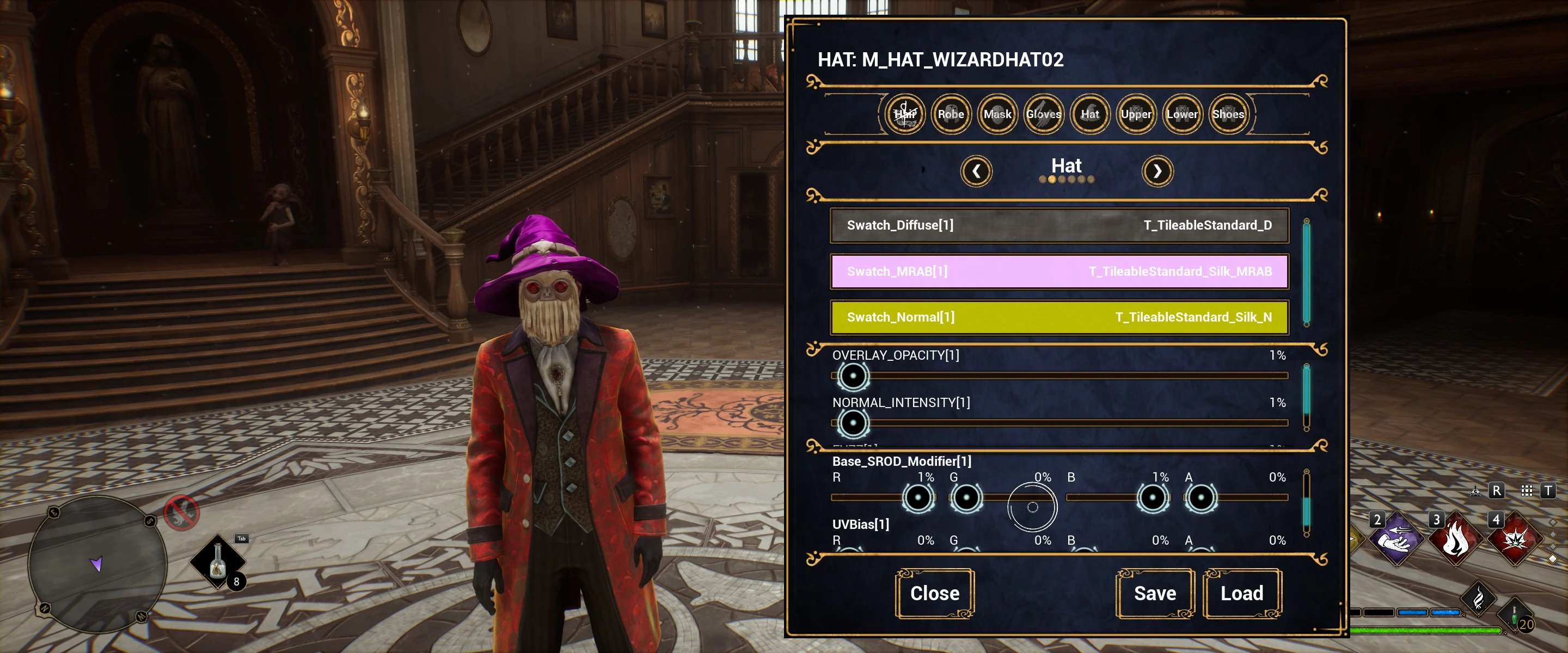Open the Upper clothing category
1568x653 pixels.
(1136, 114)
